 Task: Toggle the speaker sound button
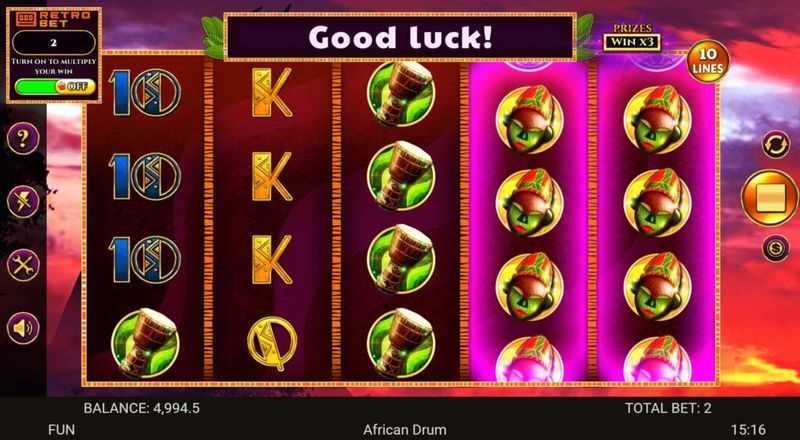[x=22, y=327]
